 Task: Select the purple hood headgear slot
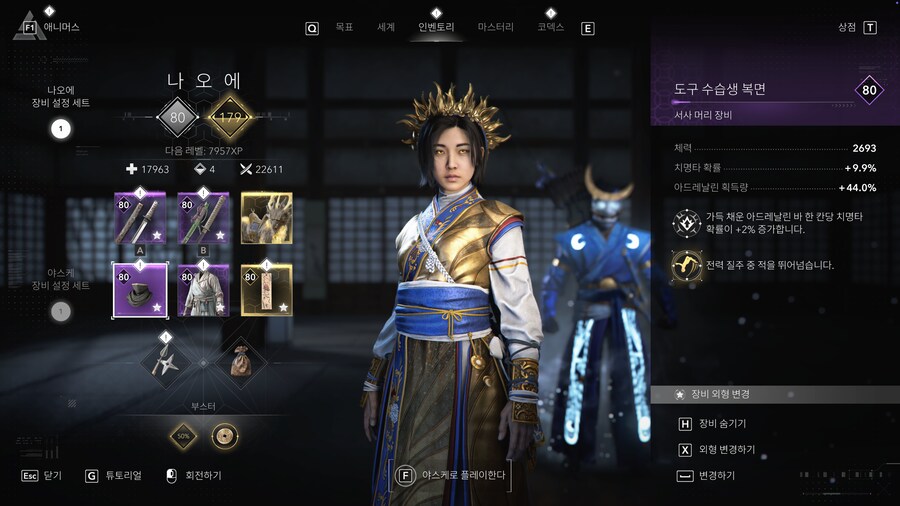[139, 291]
